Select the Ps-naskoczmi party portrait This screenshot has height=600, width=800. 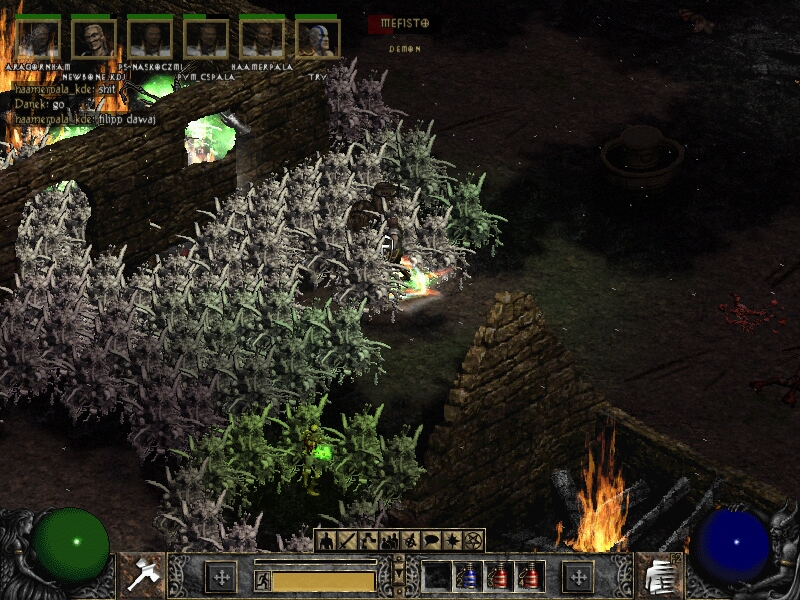coord(150,38)
